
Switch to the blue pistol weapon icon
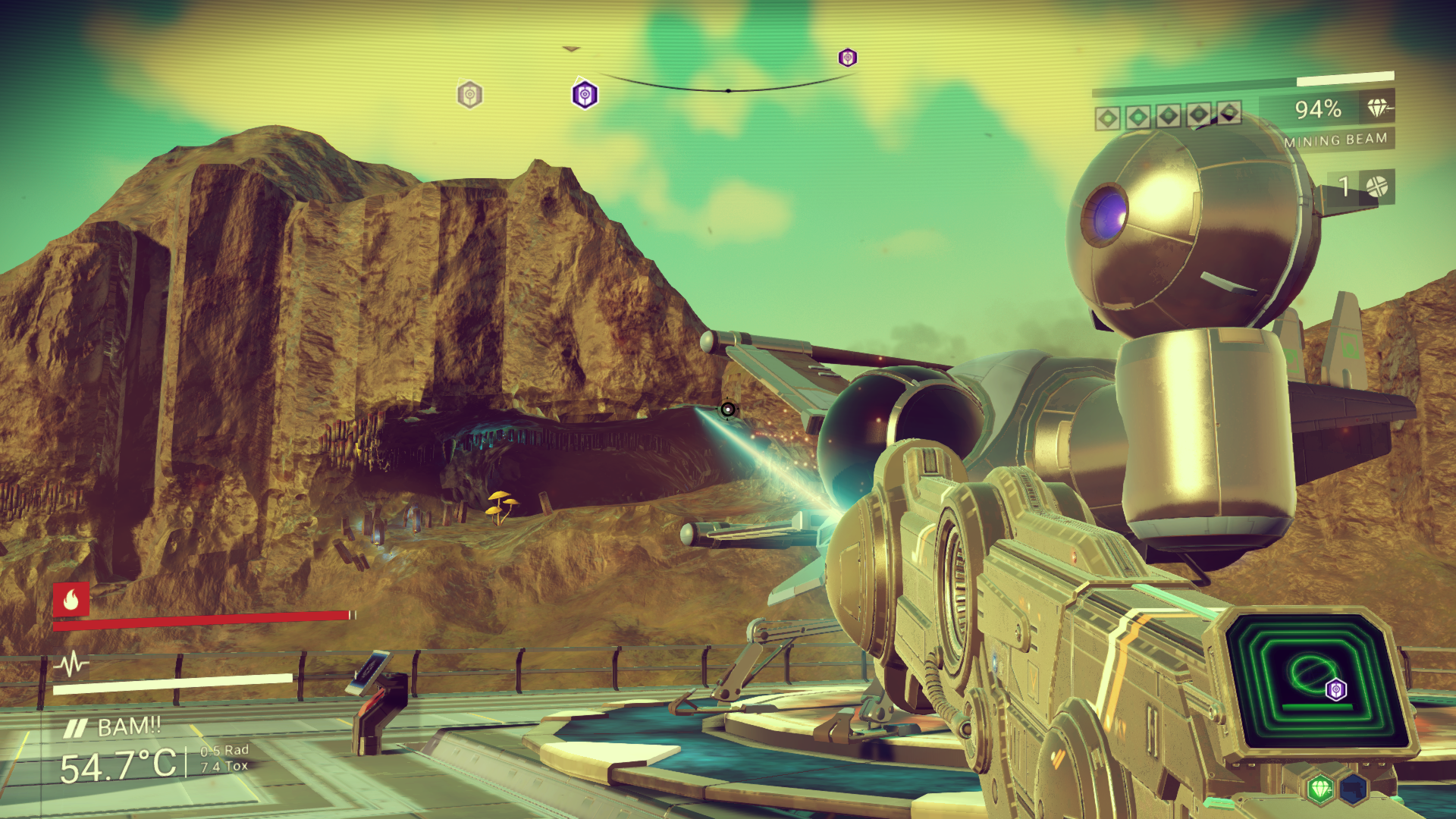click(1352, 789)
